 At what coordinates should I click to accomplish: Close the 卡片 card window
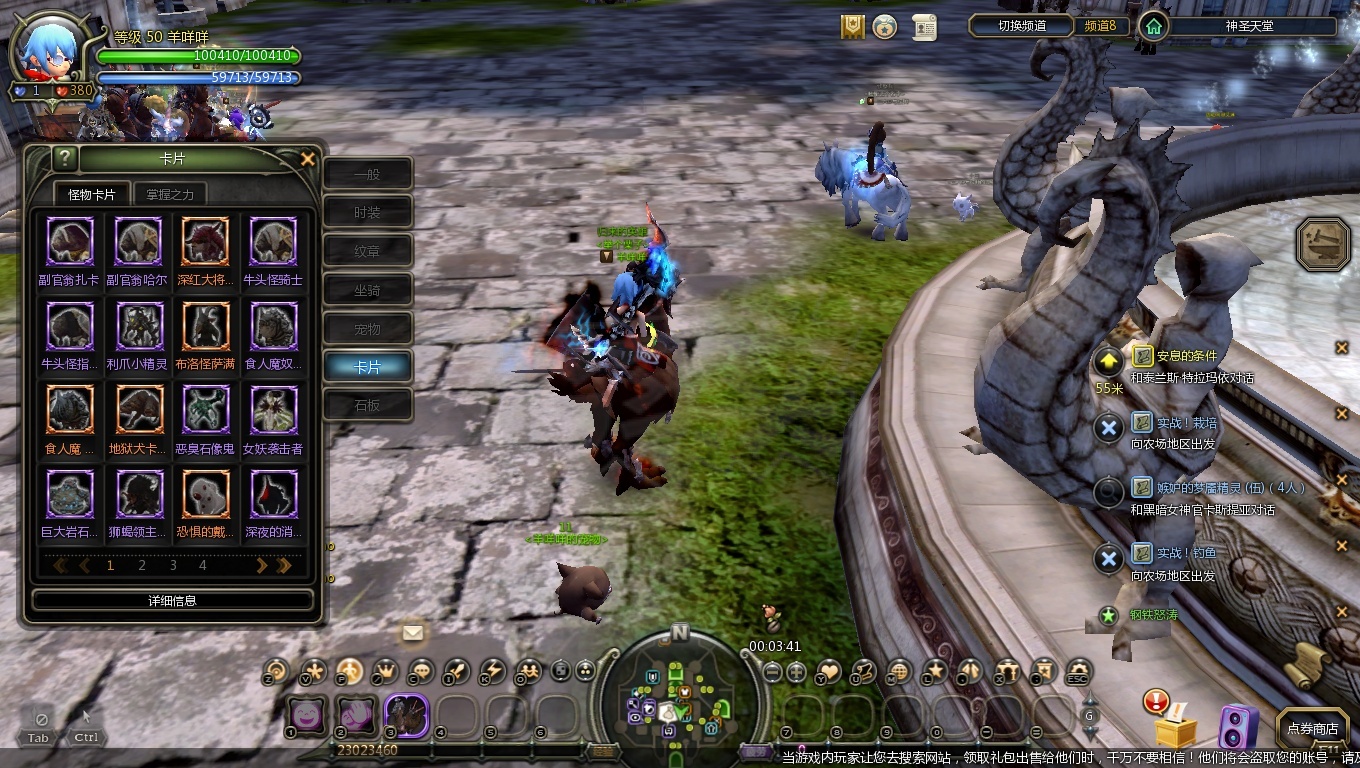point(308,159)
